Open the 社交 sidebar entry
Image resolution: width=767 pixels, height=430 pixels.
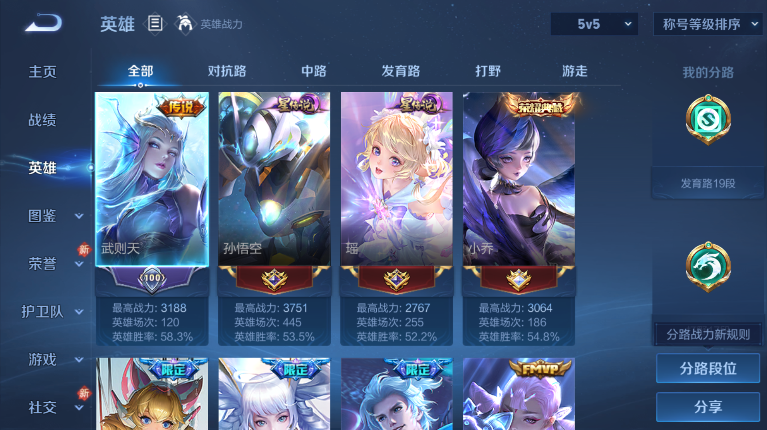pos(42,407)
